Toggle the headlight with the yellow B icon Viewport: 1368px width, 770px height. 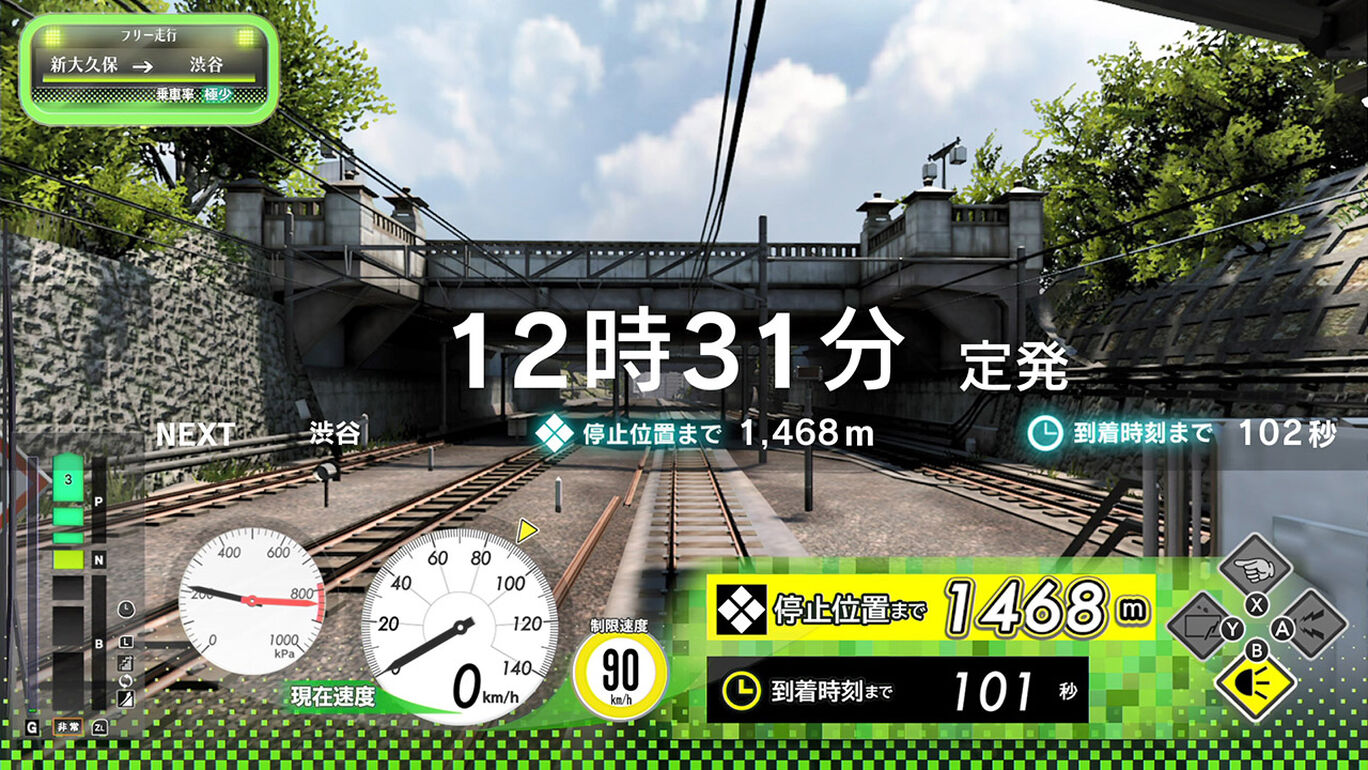click(x=1255, y=685)
